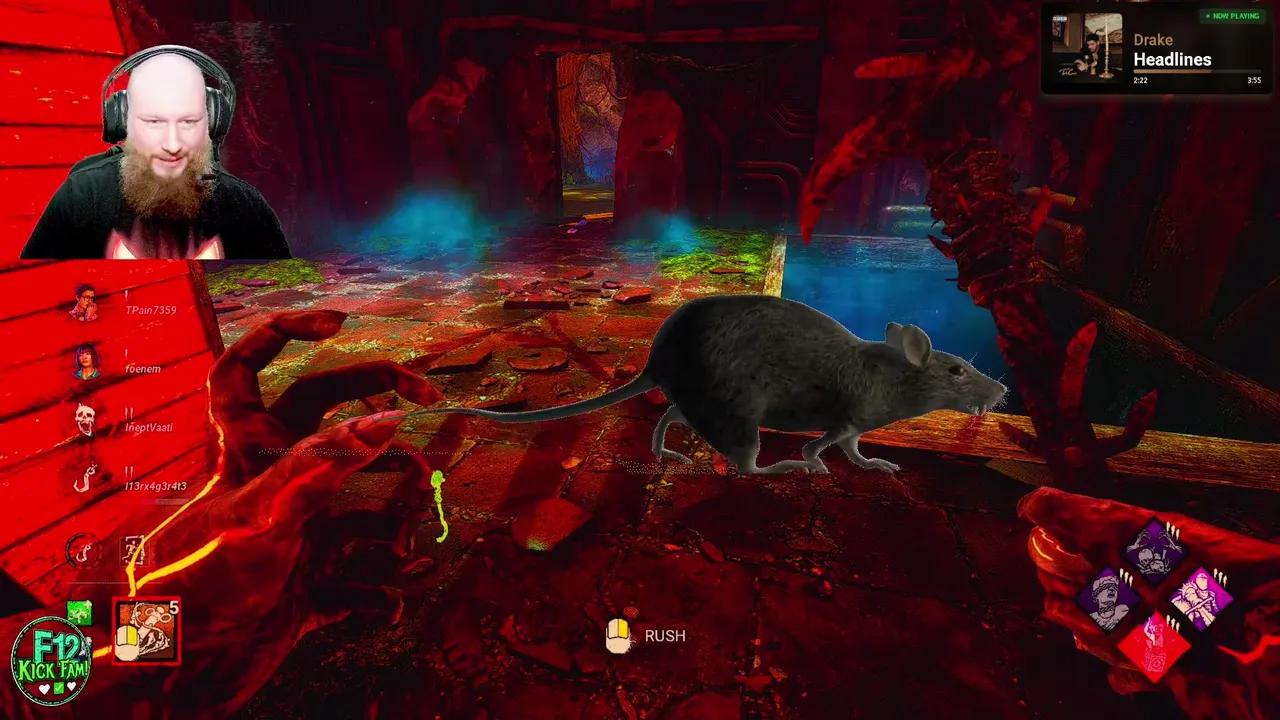Viewport: 1280px width, 720px height.
Task: Toggle the NOW PLAYING indicator on the music widget
Action: coord(1233,16)
